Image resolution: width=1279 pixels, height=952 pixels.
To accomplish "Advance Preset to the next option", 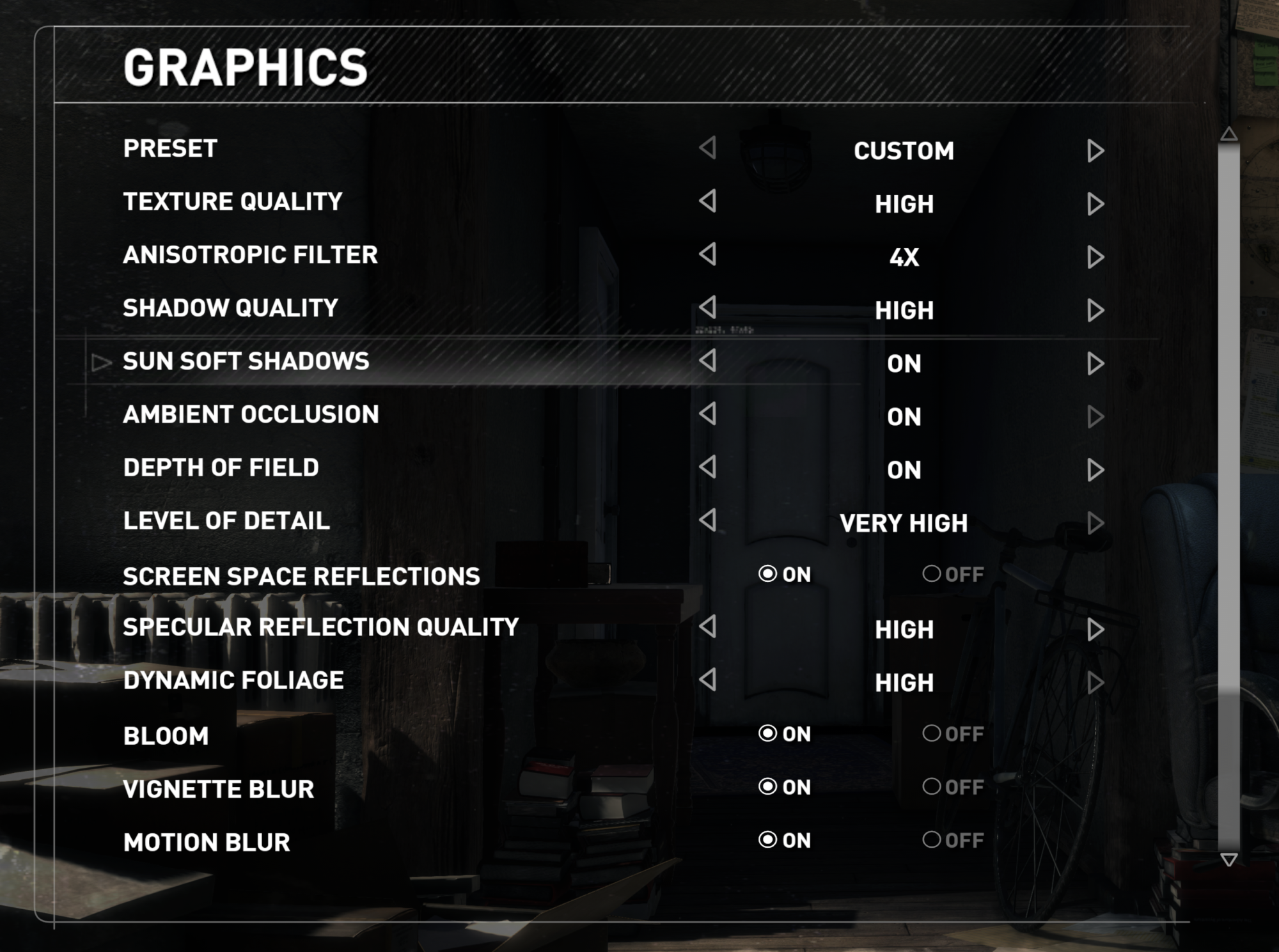I will 1095,151.
